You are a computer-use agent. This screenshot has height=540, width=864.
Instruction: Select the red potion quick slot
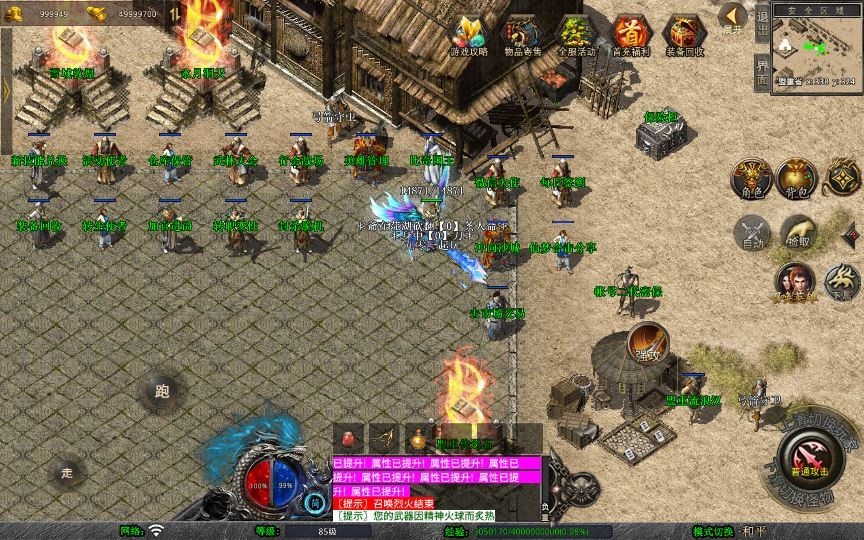click(348, 437)
